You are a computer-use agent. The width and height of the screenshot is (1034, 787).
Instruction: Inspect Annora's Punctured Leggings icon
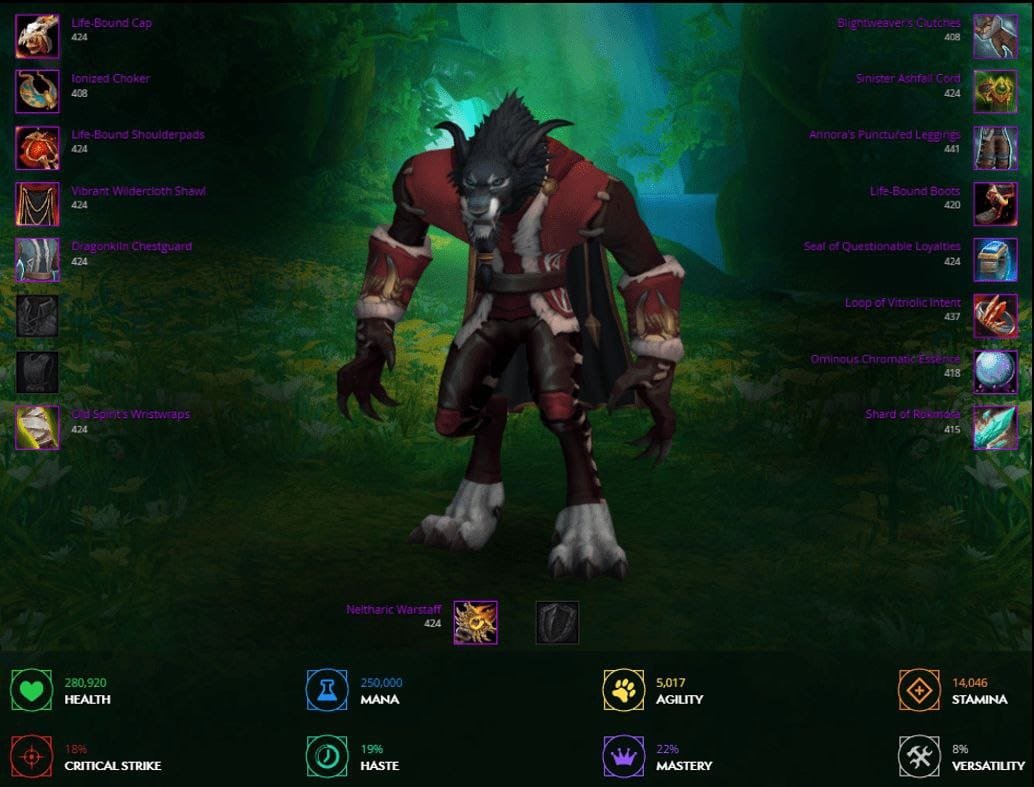[995, 147]
